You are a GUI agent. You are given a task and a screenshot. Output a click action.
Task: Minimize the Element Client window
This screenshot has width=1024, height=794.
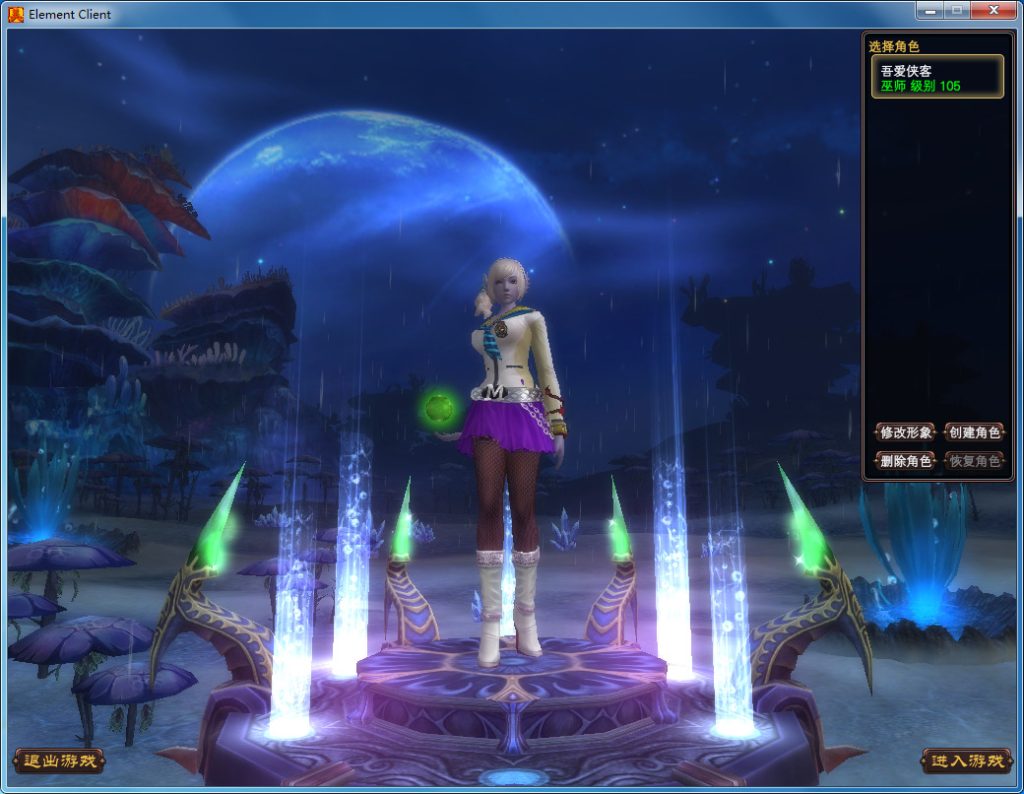coord(929,11)
